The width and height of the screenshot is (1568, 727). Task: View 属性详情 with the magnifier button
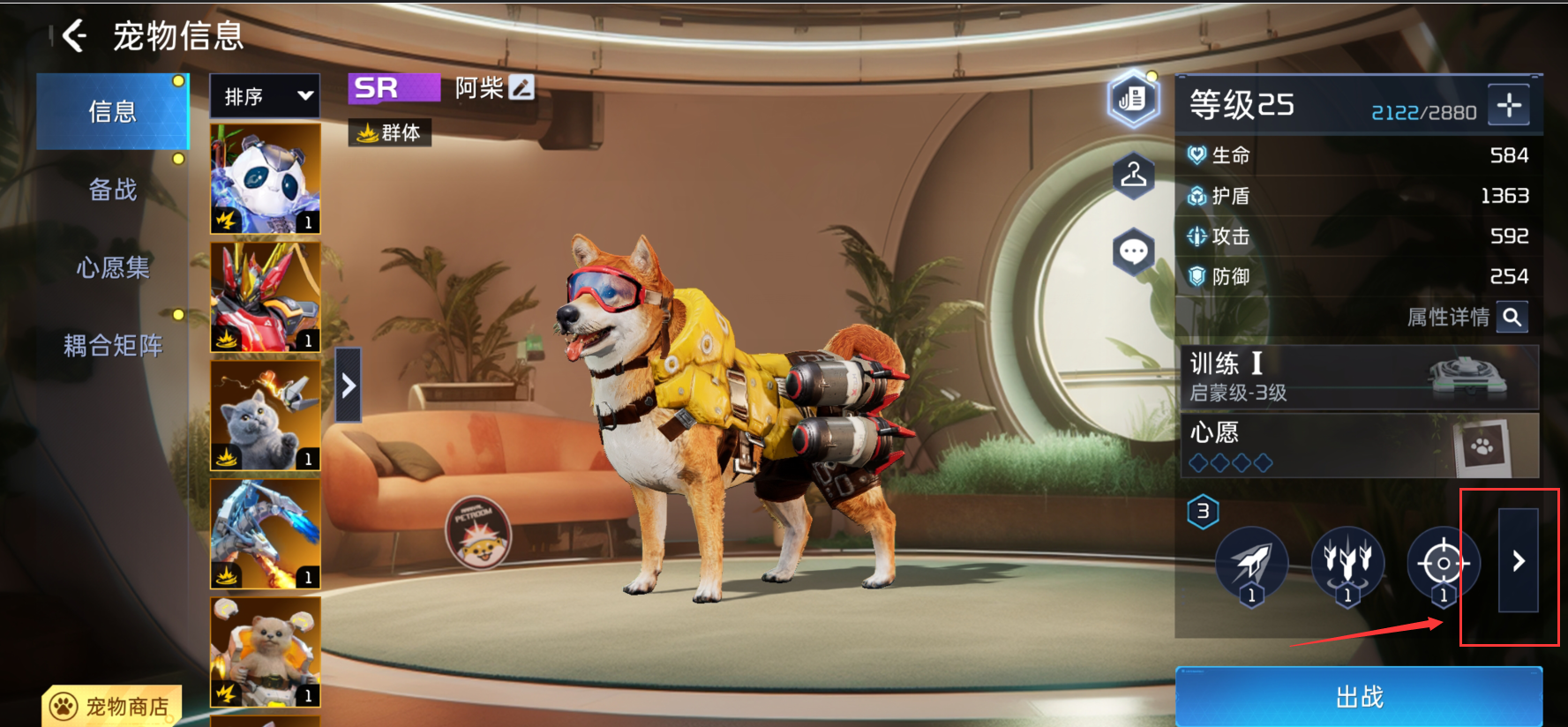coord(1512,318)
